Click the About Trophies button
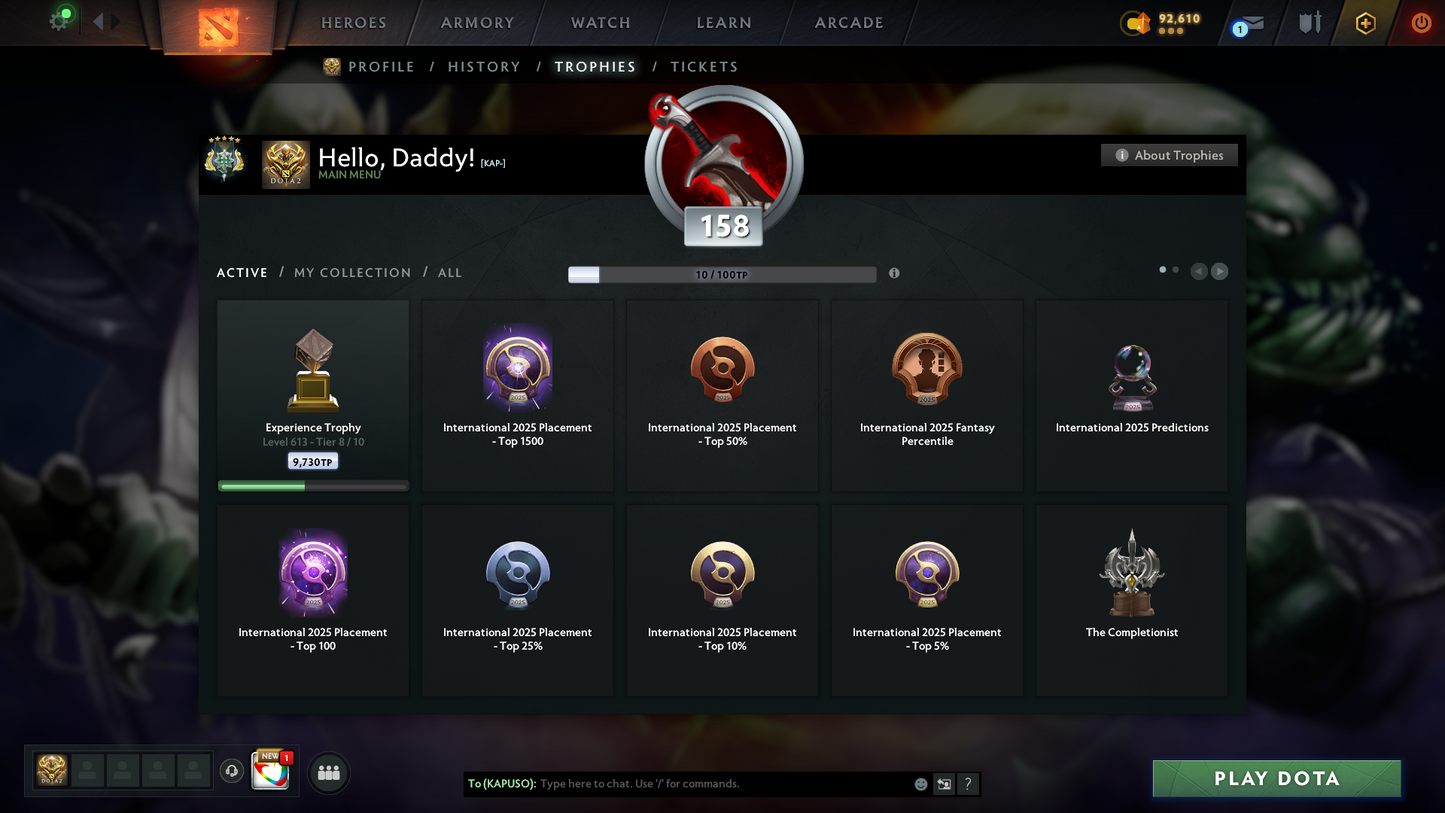 coord(1169,155)
